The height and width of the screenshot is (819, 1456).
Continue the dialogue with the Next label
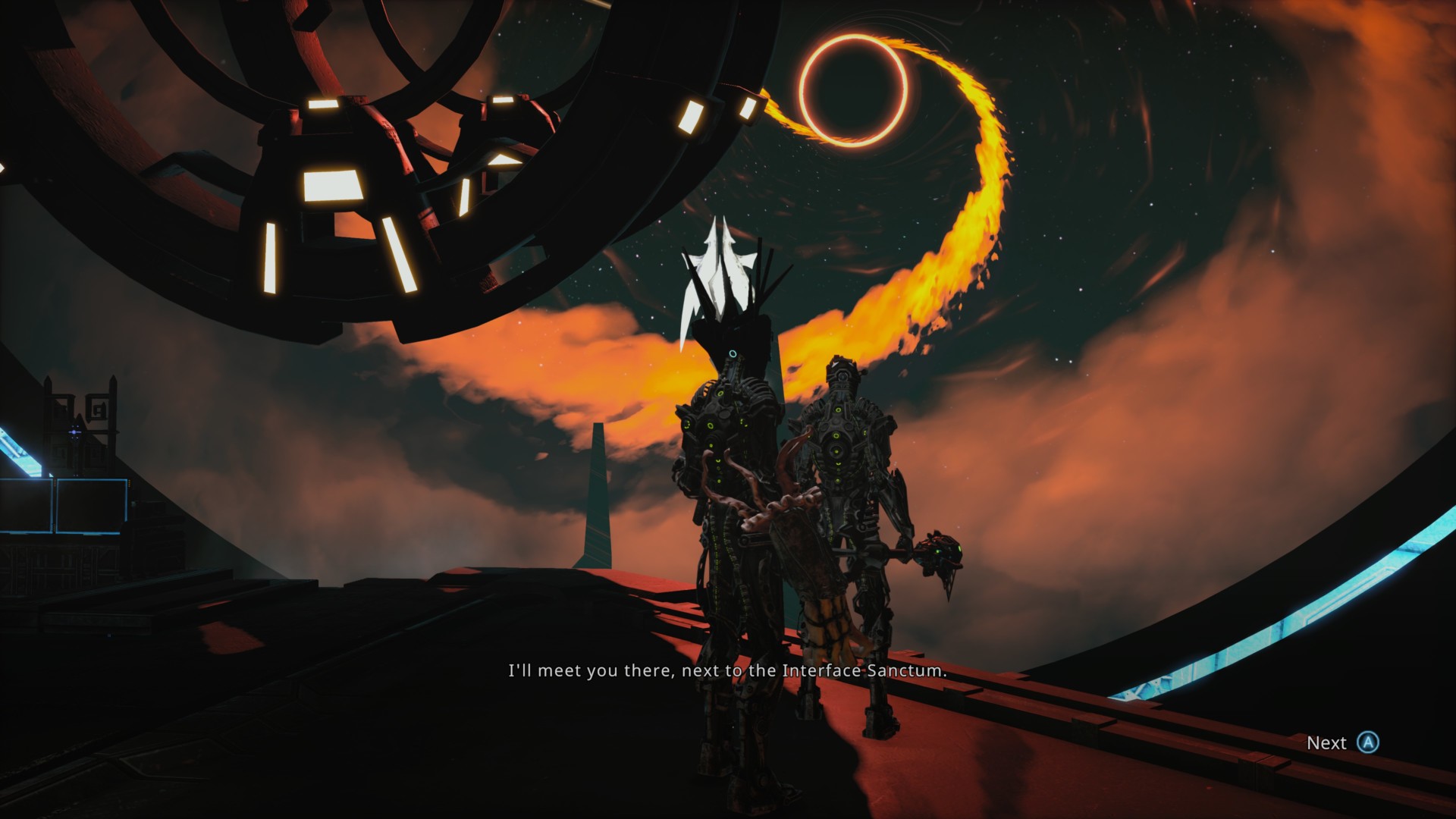(x=1326, y=743)
